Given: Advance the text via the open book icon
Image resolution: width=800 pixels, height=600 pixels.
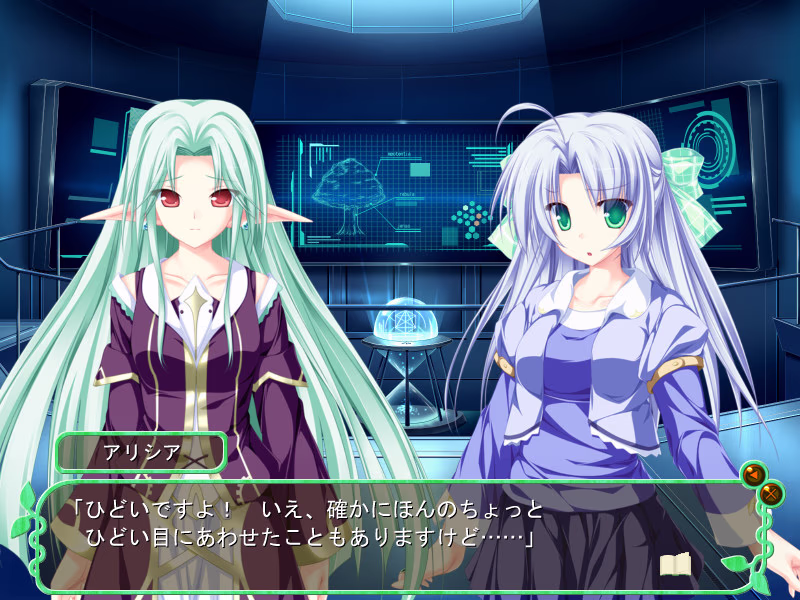Looking at the screenshot, I should [675, 565].
